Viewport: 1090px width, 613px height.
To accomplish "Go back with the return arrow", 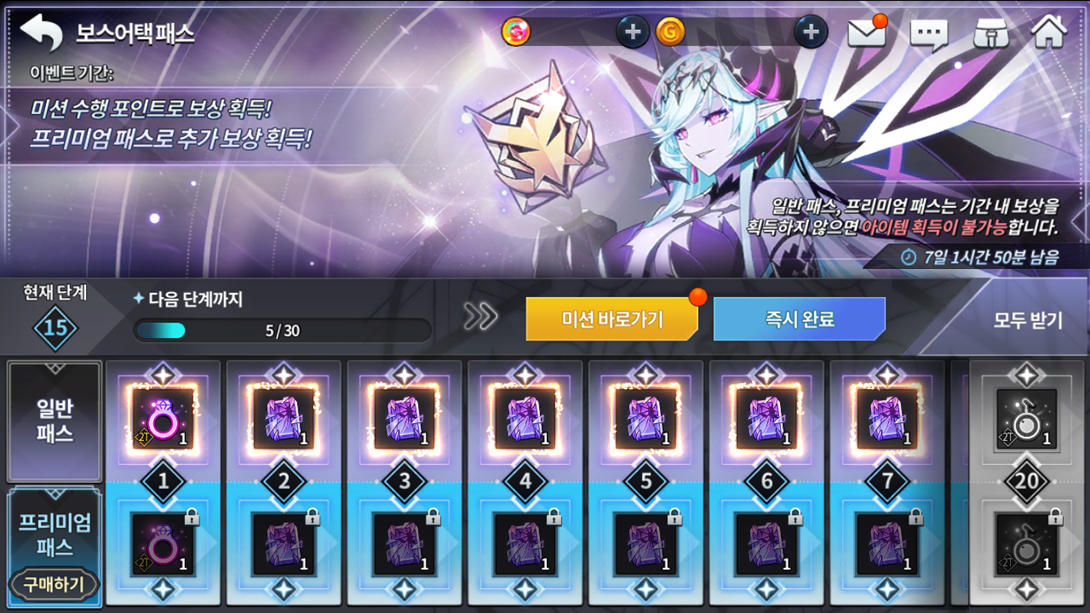I will tap(41, 32).
